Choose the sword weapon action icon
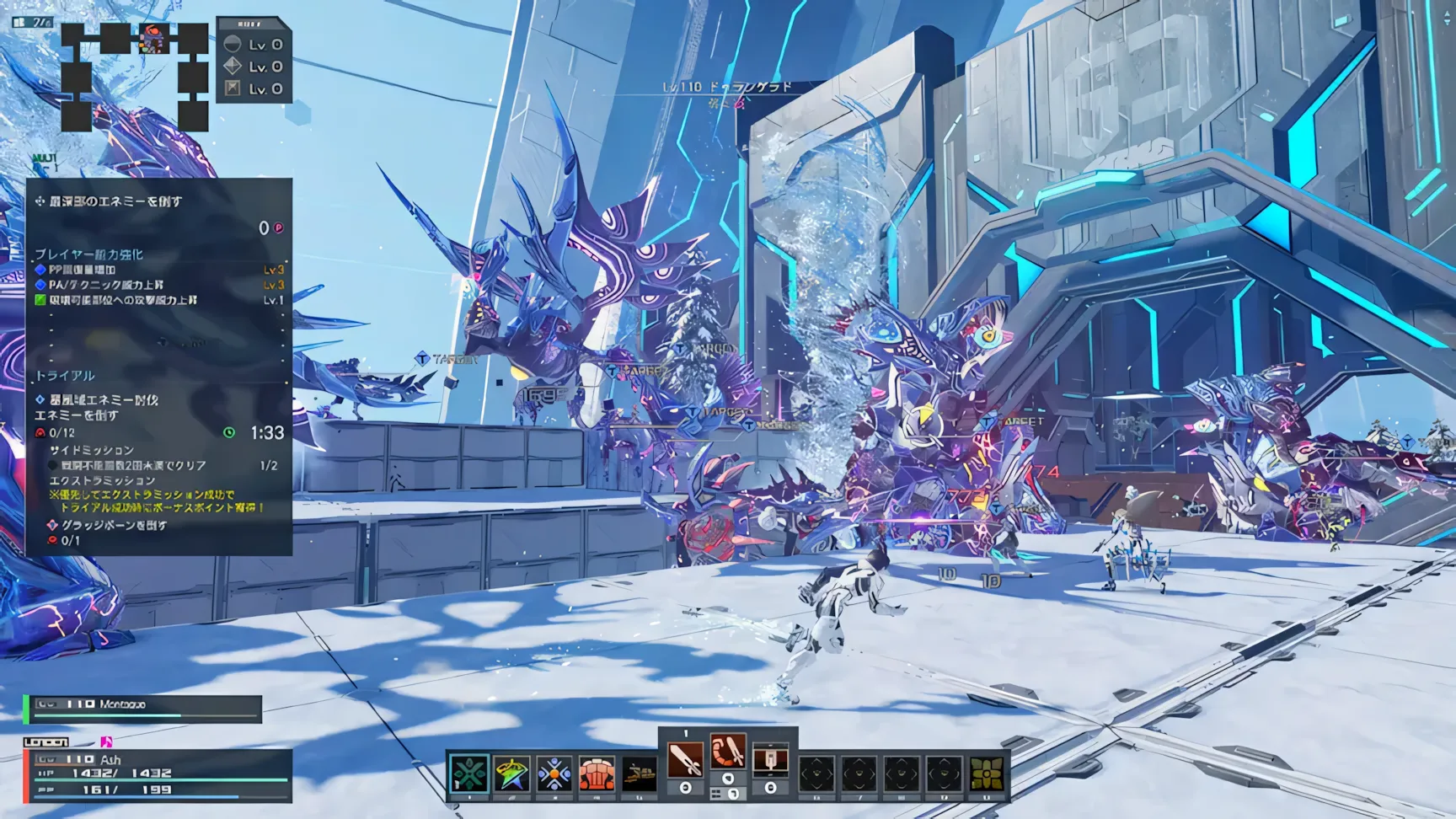 tap(685, 760)
